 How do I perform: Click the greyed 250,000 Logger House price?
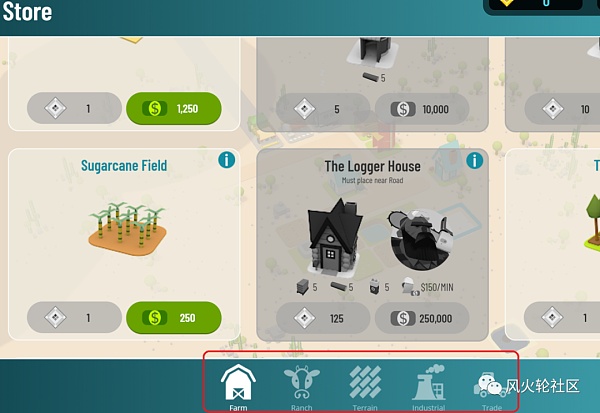point(422,319)
